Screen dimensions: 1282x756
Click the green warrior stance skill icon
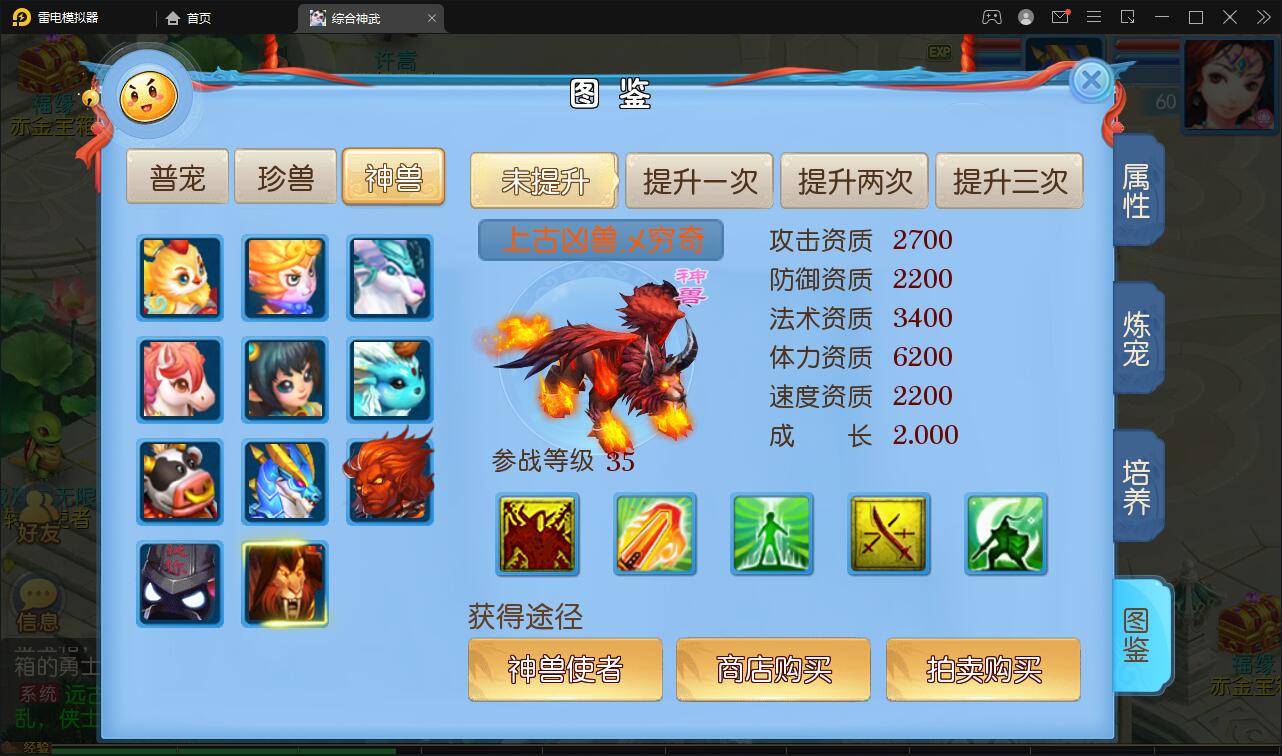click(1005, 534)
